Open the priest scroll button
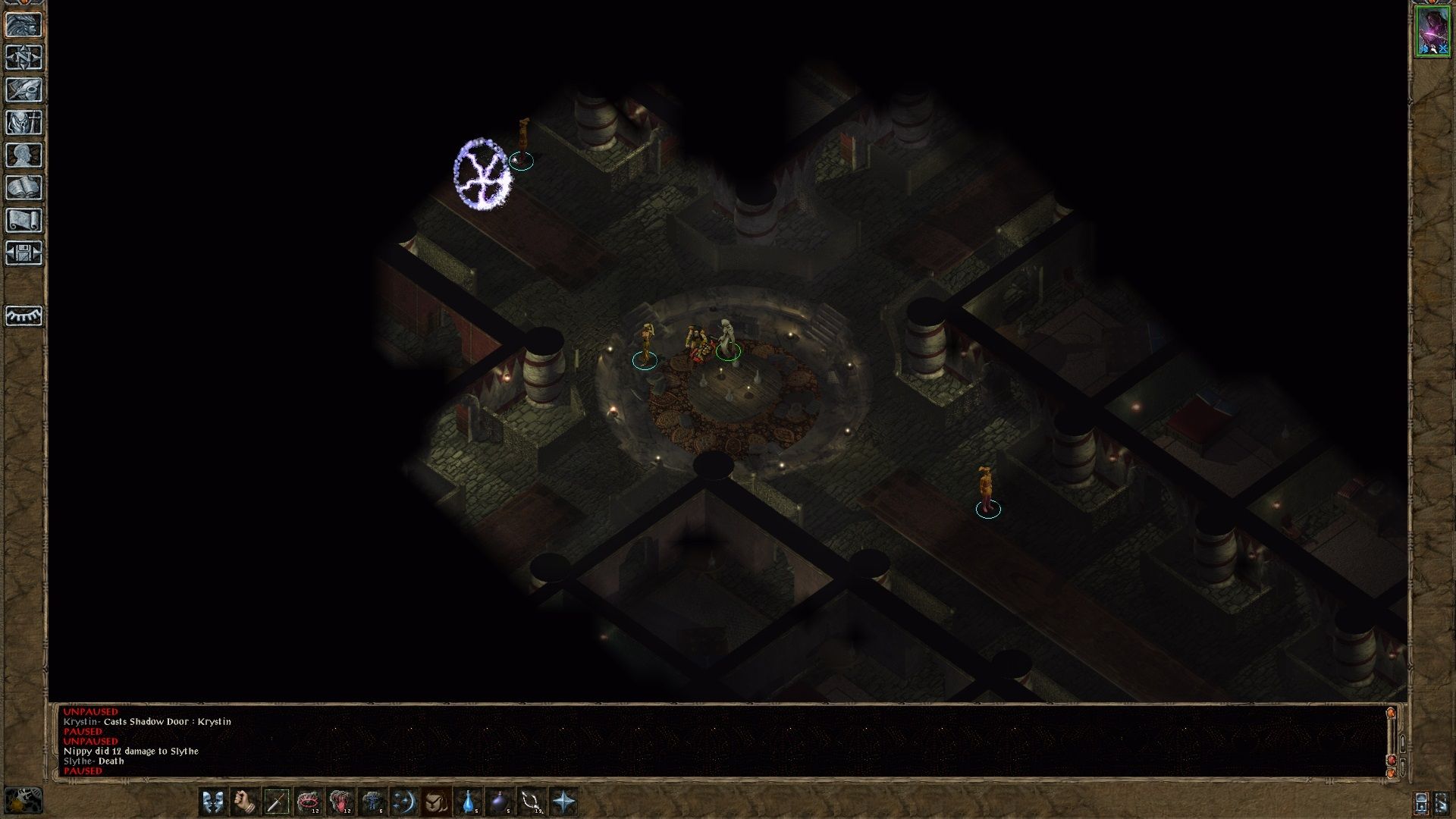 [x=24, y=220]
